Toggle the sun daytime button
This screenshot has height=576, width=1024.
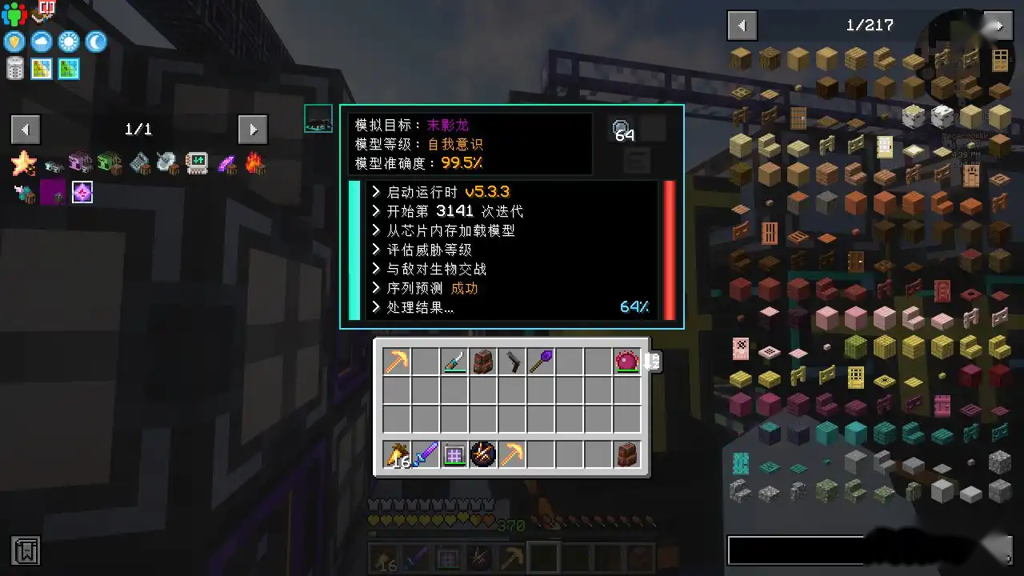(69, 42)
